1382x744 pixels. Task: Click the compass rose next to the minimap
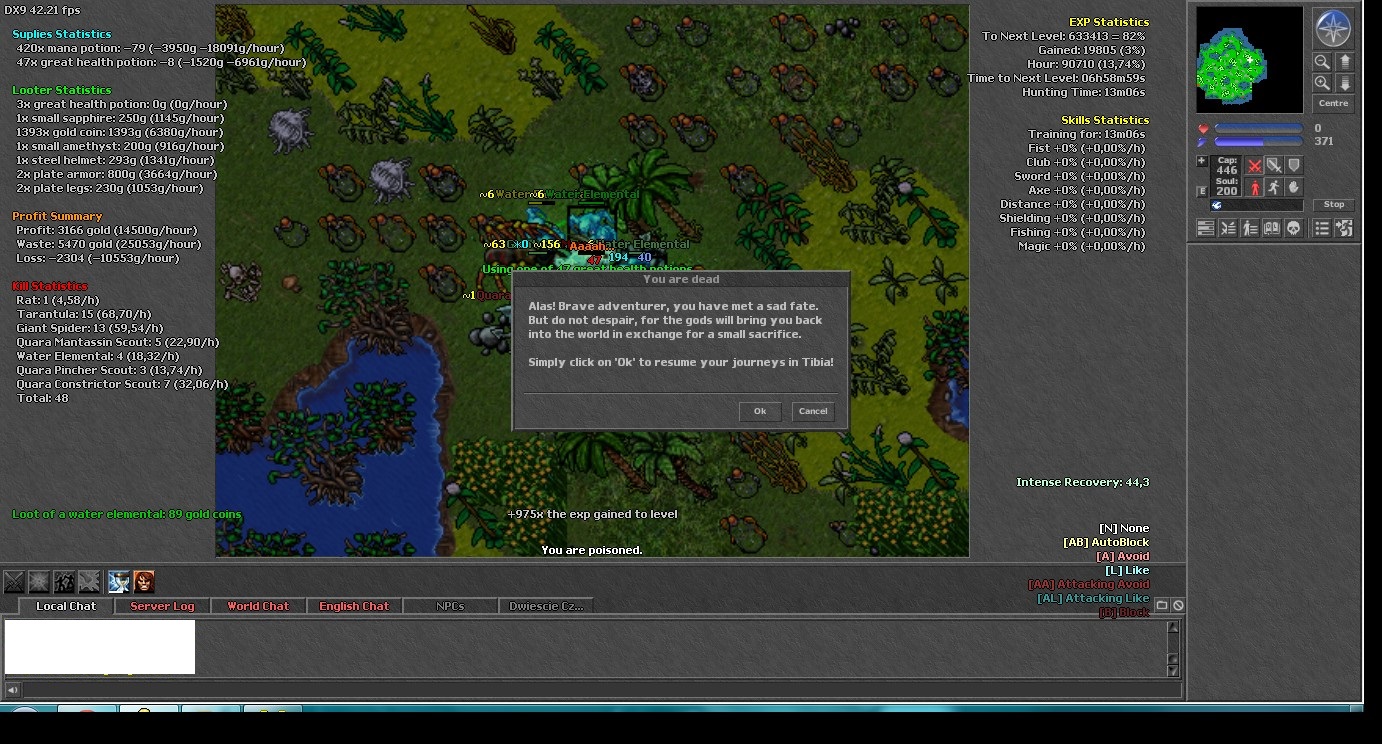(x=1333, y=29)
